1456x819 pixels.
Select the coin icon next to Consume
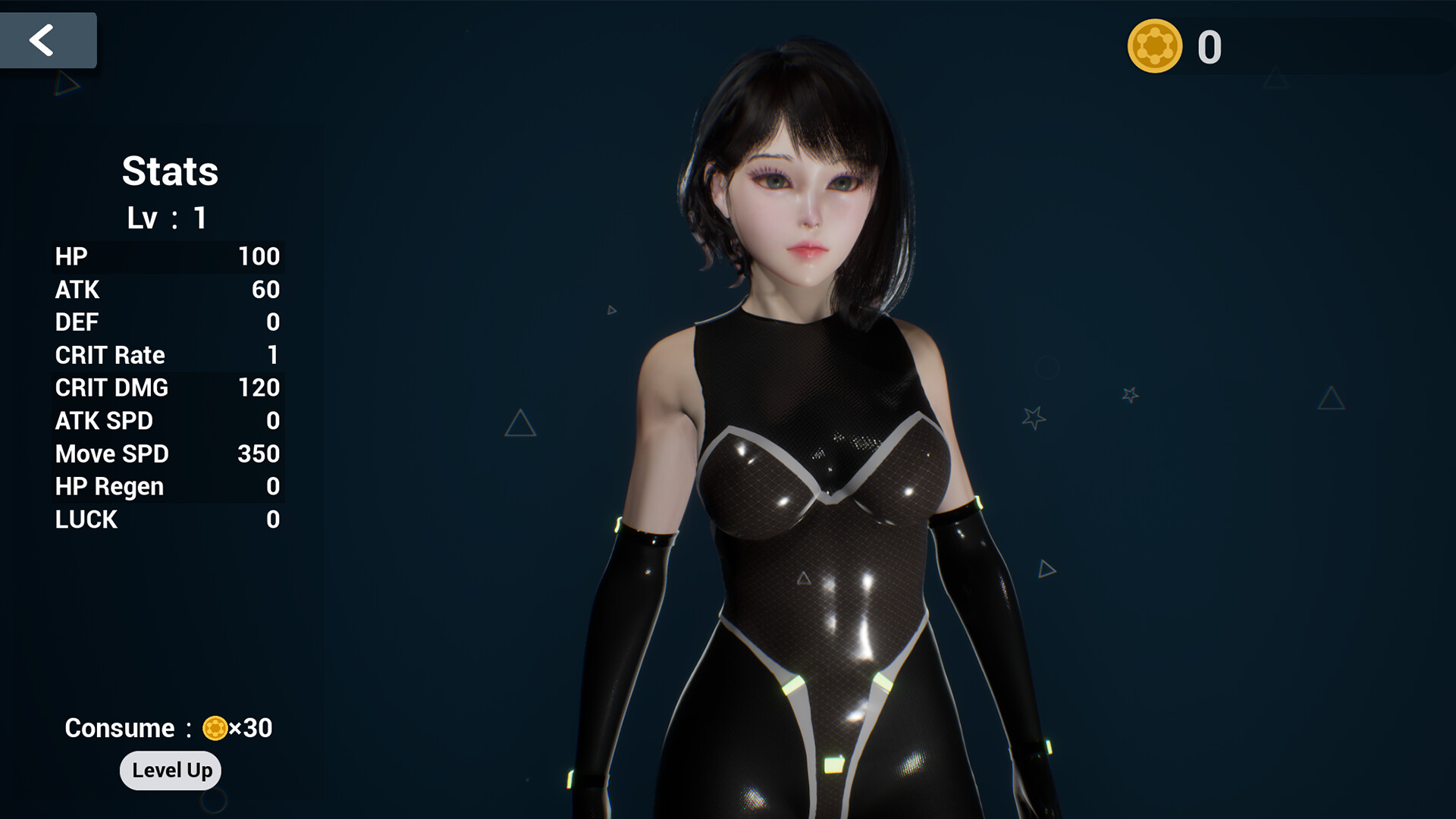tap(215, 728)
